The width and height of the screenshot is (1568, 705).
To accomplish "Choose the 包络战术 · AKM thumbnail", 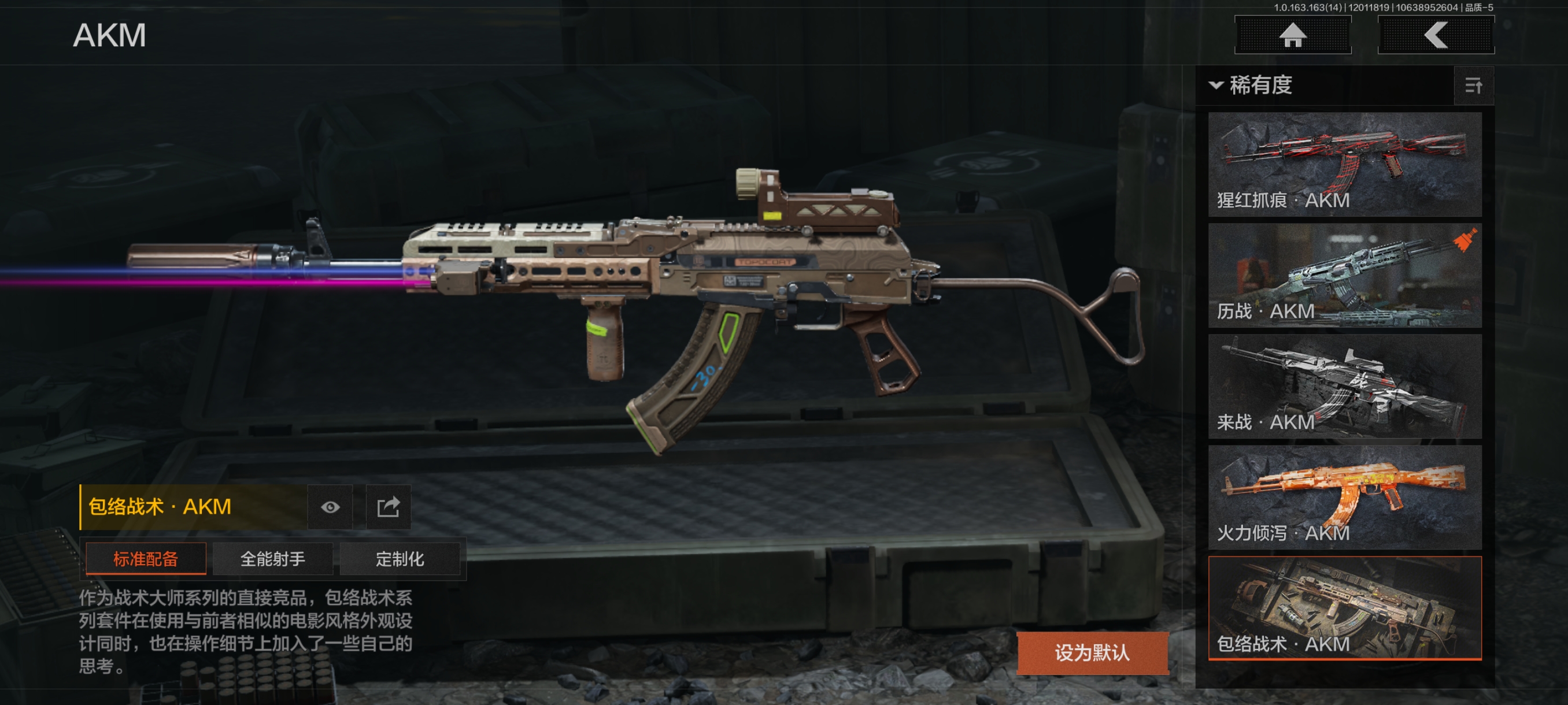I will 1344,608.
